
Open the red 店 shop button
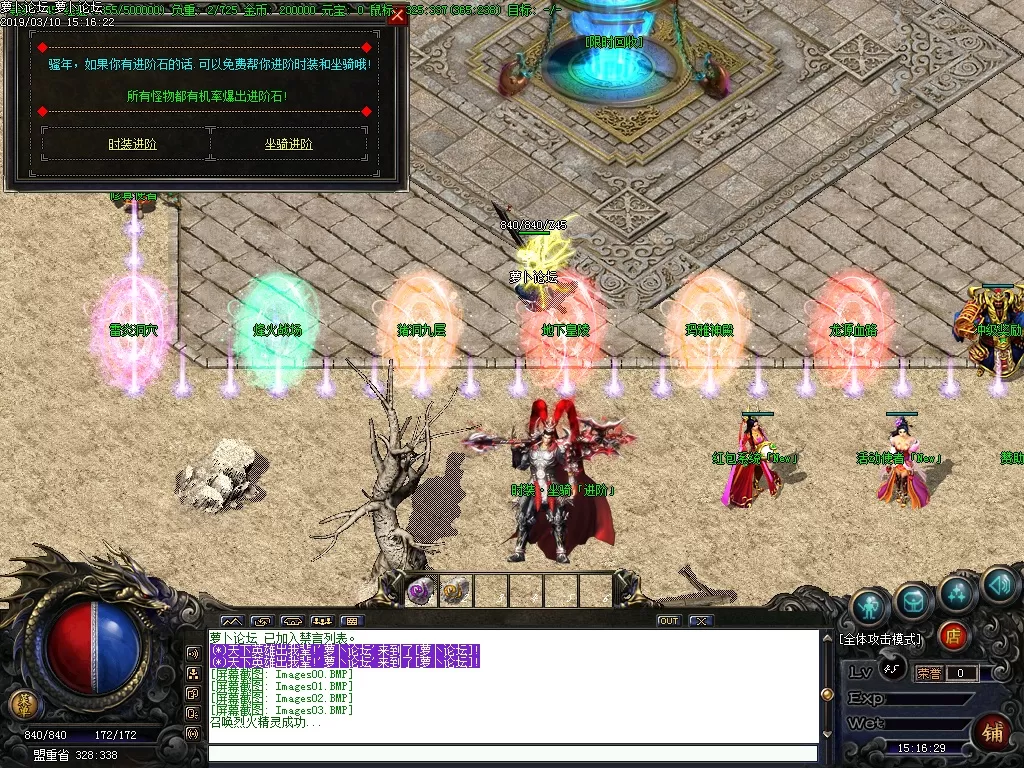(x=954, y=635)
